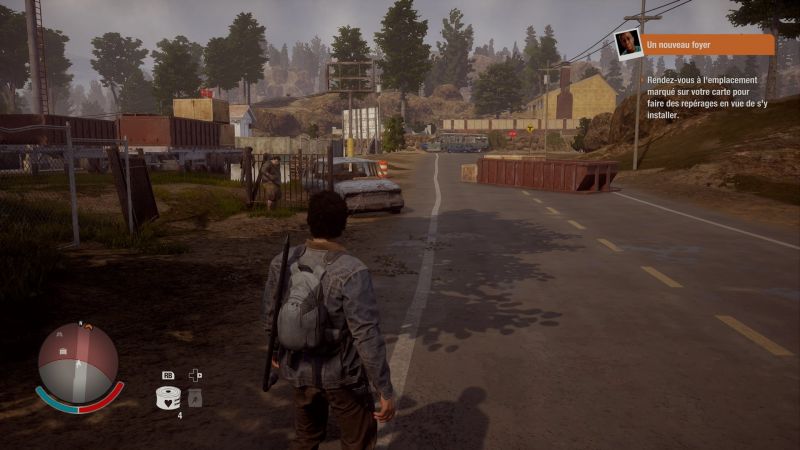Click the circular minimap
The image size is (800, 450).
pos(78,361)
